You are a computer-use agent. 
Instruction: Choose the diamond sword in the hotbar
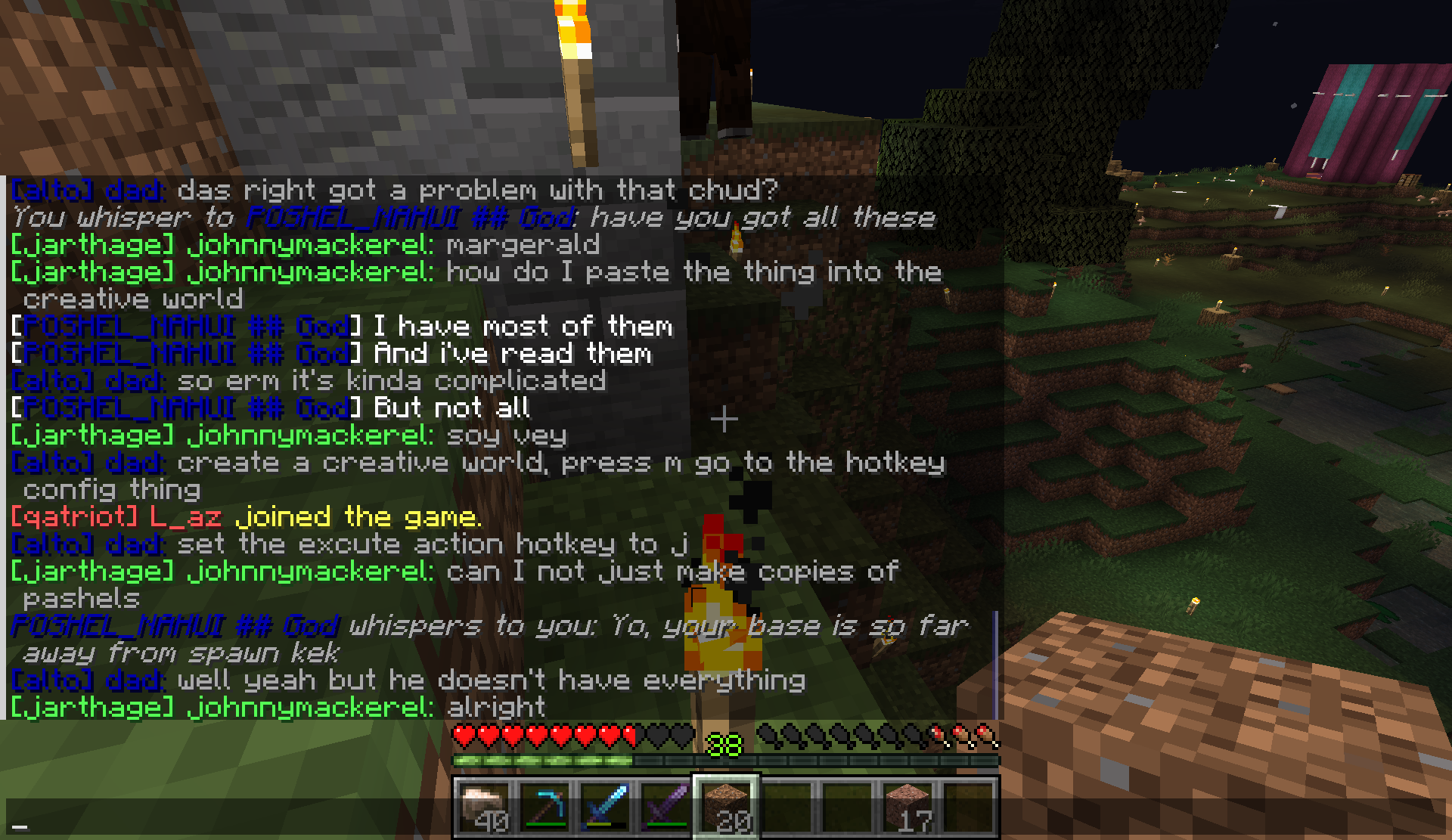coord(606,807)
